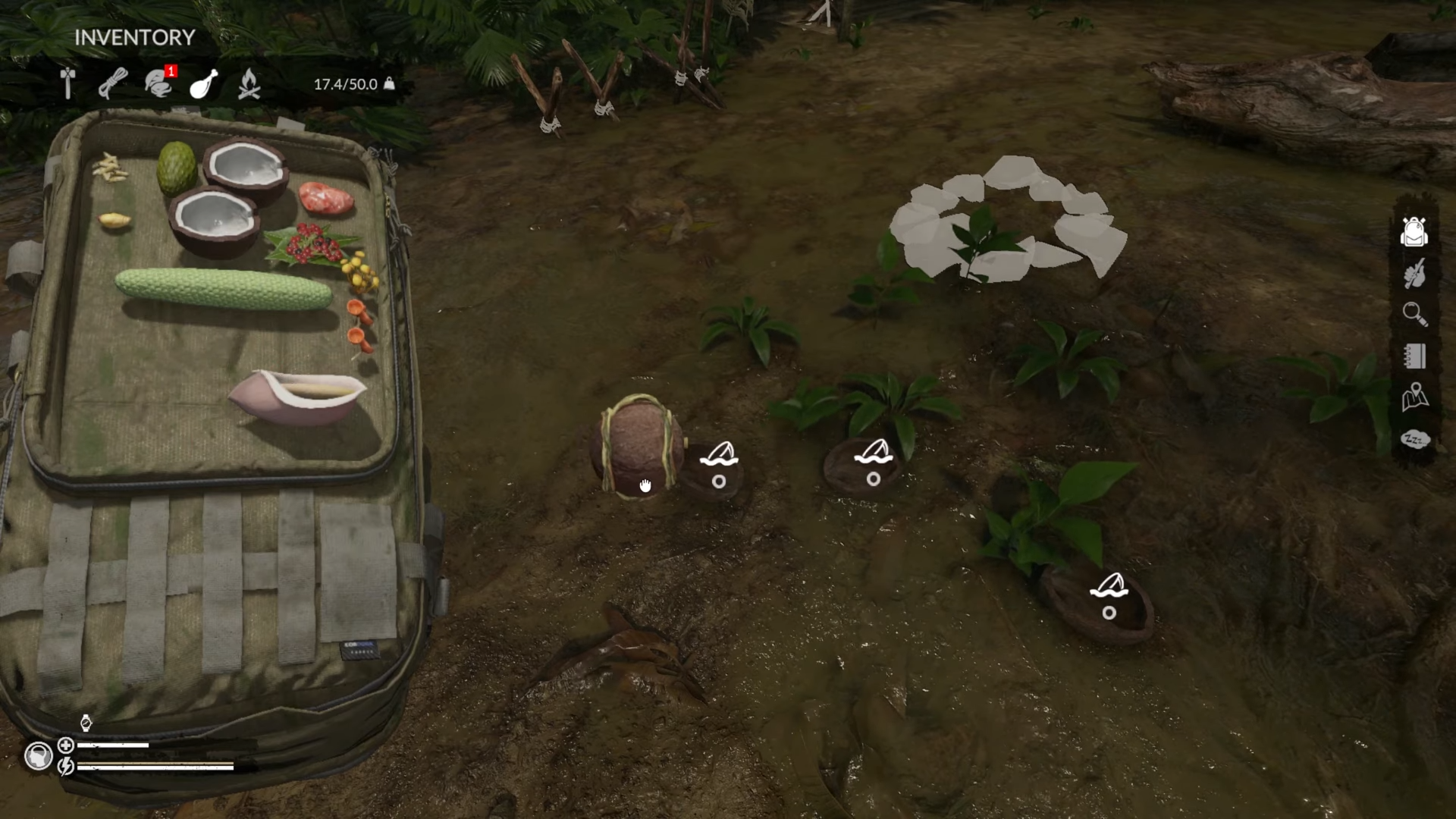Select the round green bumpy fruit
1456x819 pixels.
[x=177, y=168]
